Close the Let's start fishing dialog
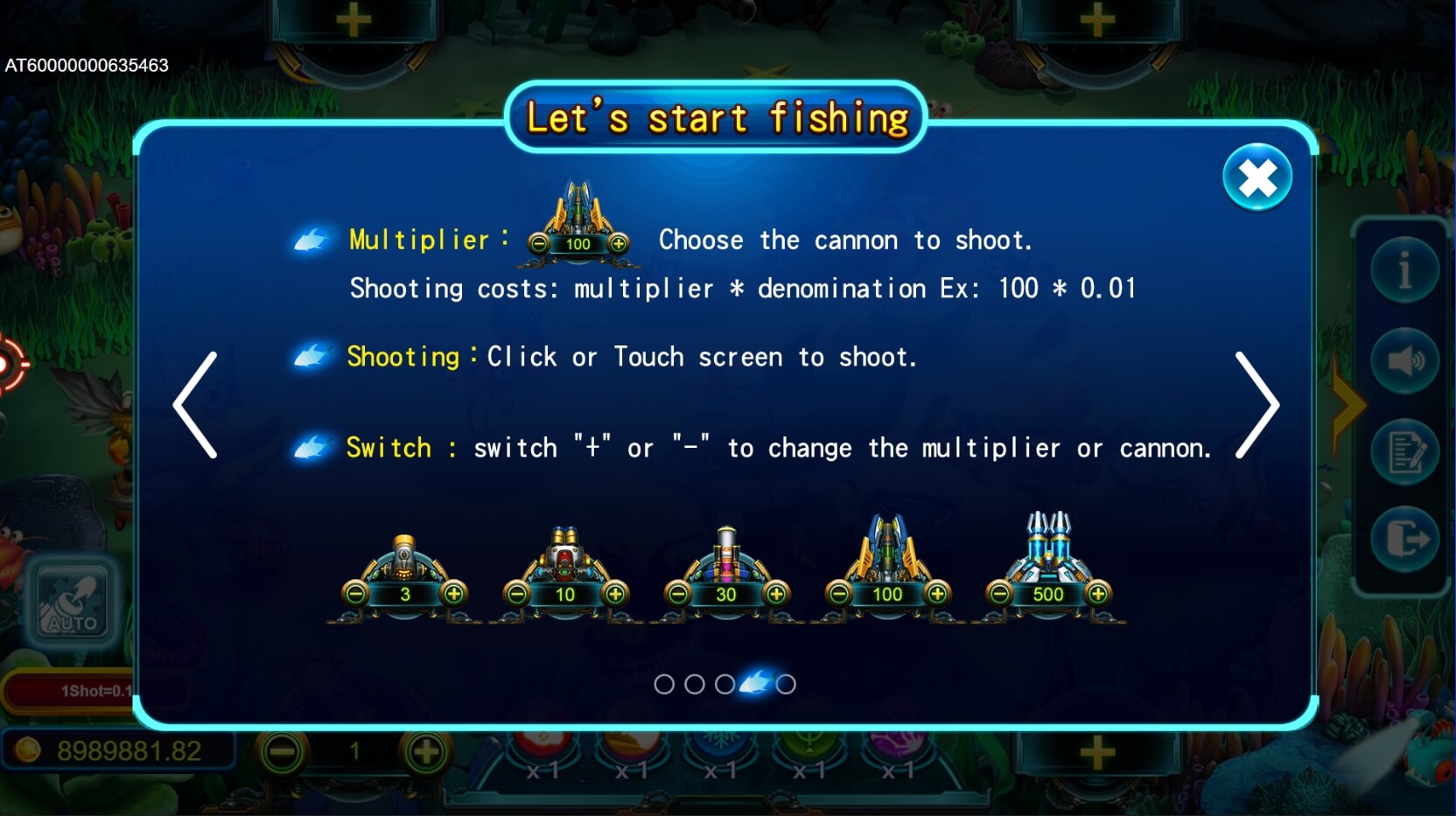Image resolution: width=1456 pixels, height=816 pixels. (x=1257, y=178)
